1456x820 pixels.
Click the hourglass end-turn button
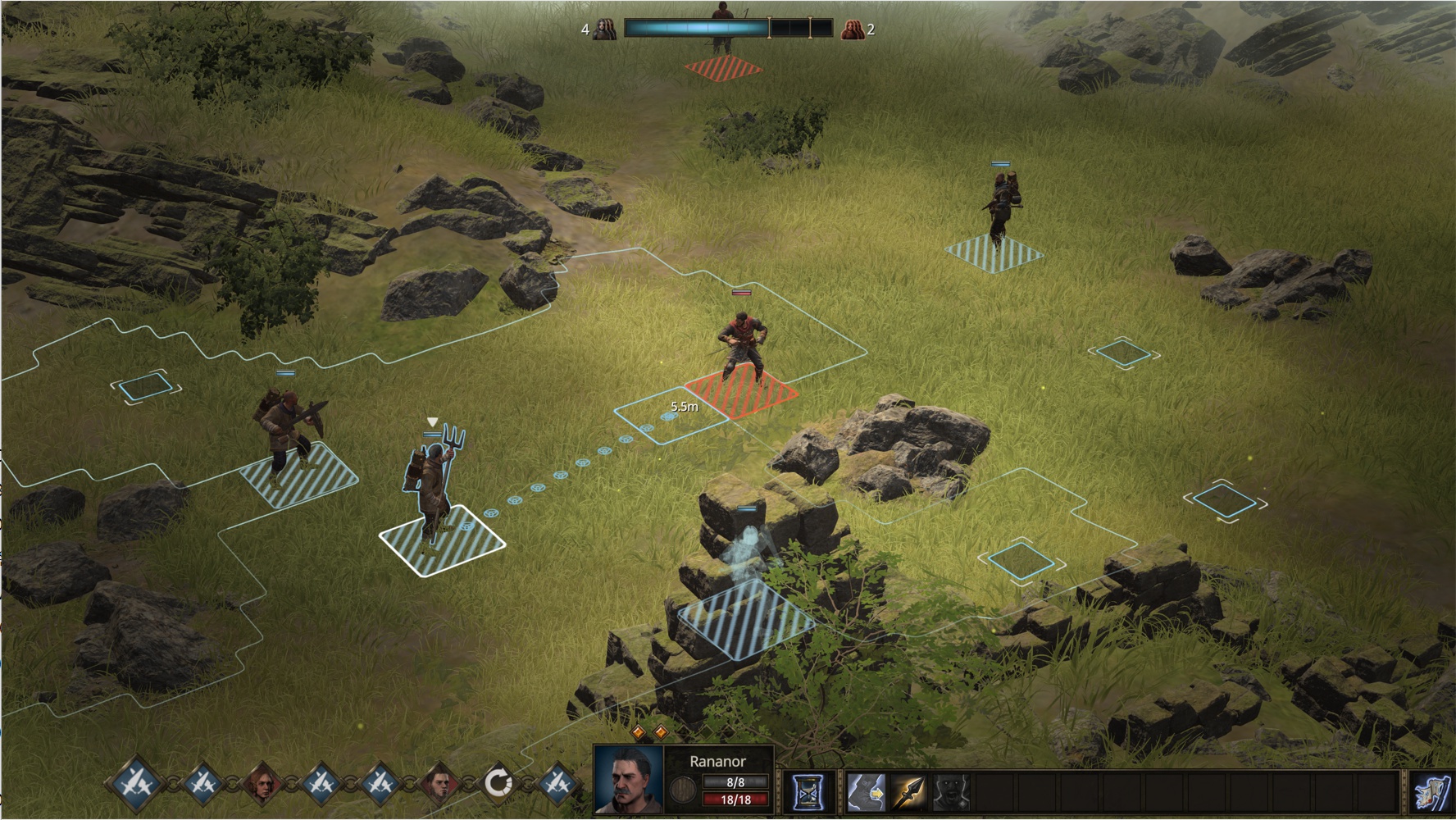click(x=808, y=792)
